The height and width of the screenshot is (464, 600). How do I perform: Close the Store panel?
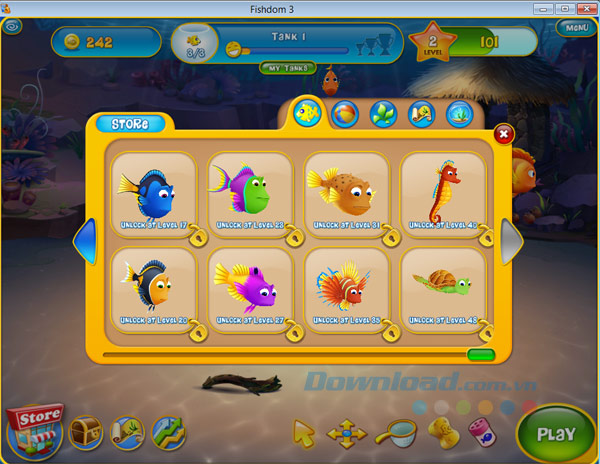click(x=503, y=132)
